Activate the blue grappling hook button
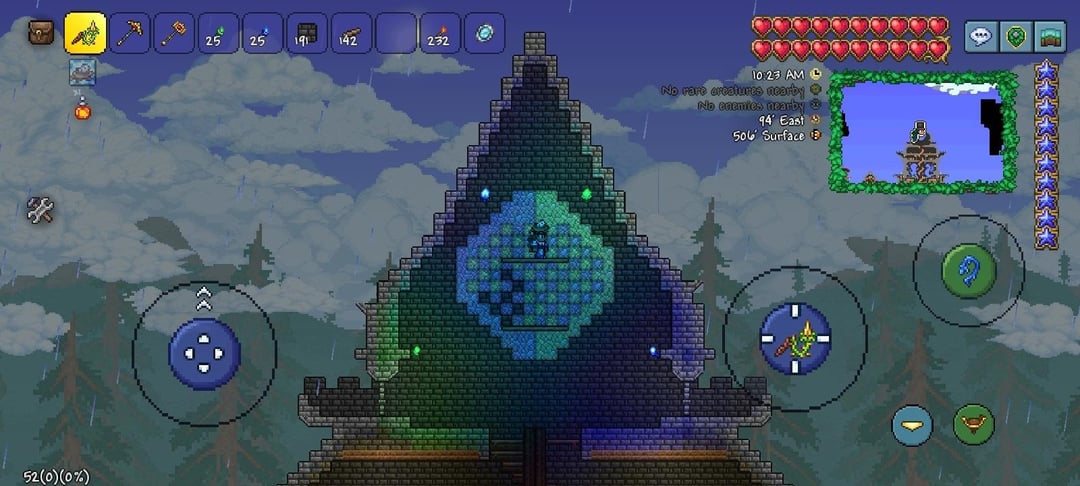This screenshot has height=486, width=1080. pos(968,270)
